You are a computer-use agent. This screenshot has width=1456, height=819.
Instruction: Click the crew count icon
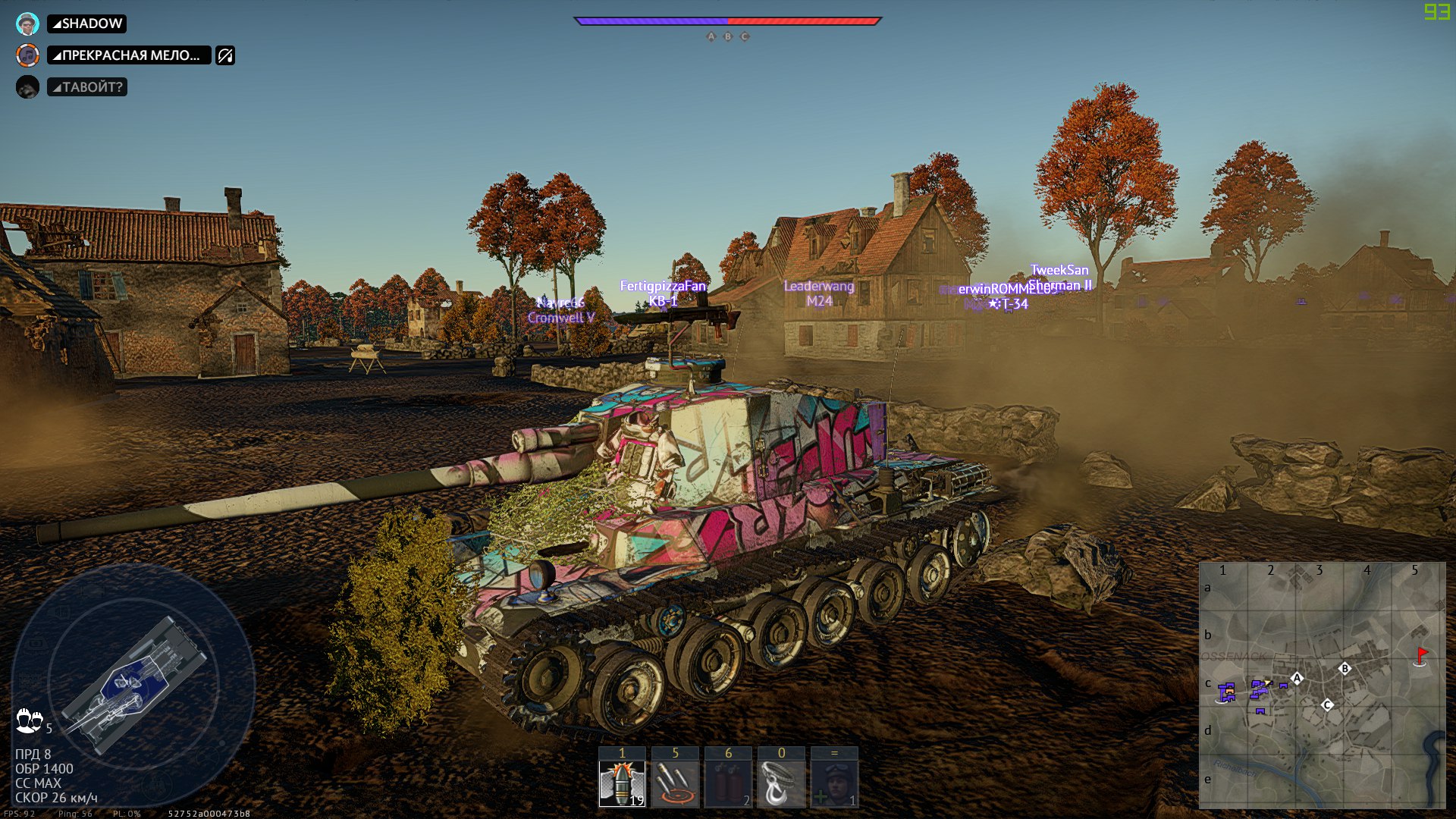click(30, 720)
